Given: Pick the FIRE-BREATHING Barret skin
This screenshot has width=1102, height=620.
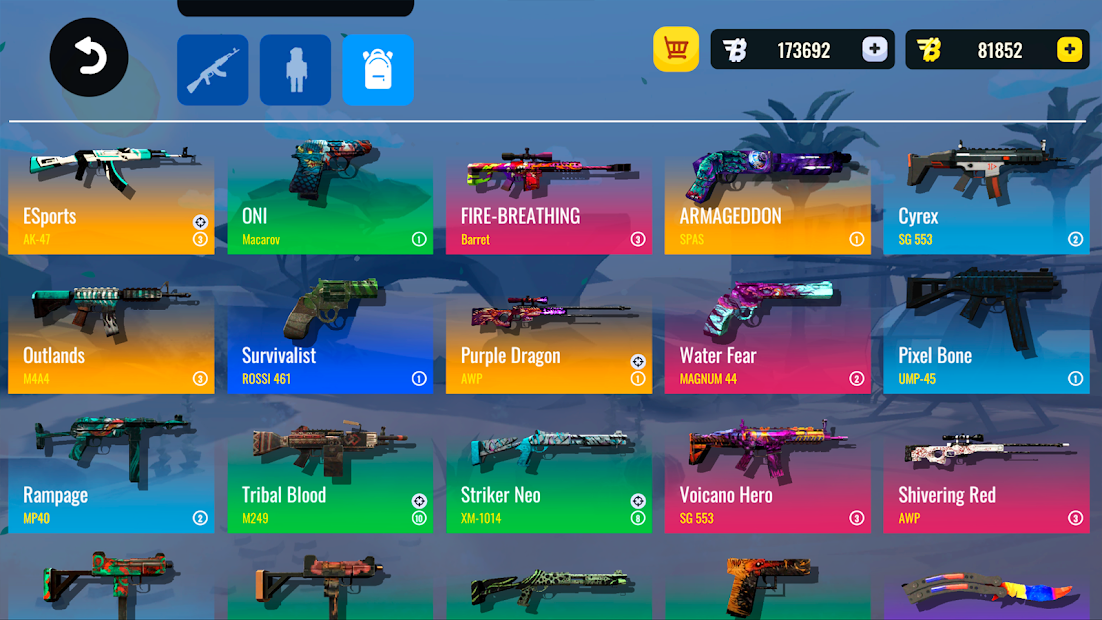Looking at the screenshot, I should 548,198.
